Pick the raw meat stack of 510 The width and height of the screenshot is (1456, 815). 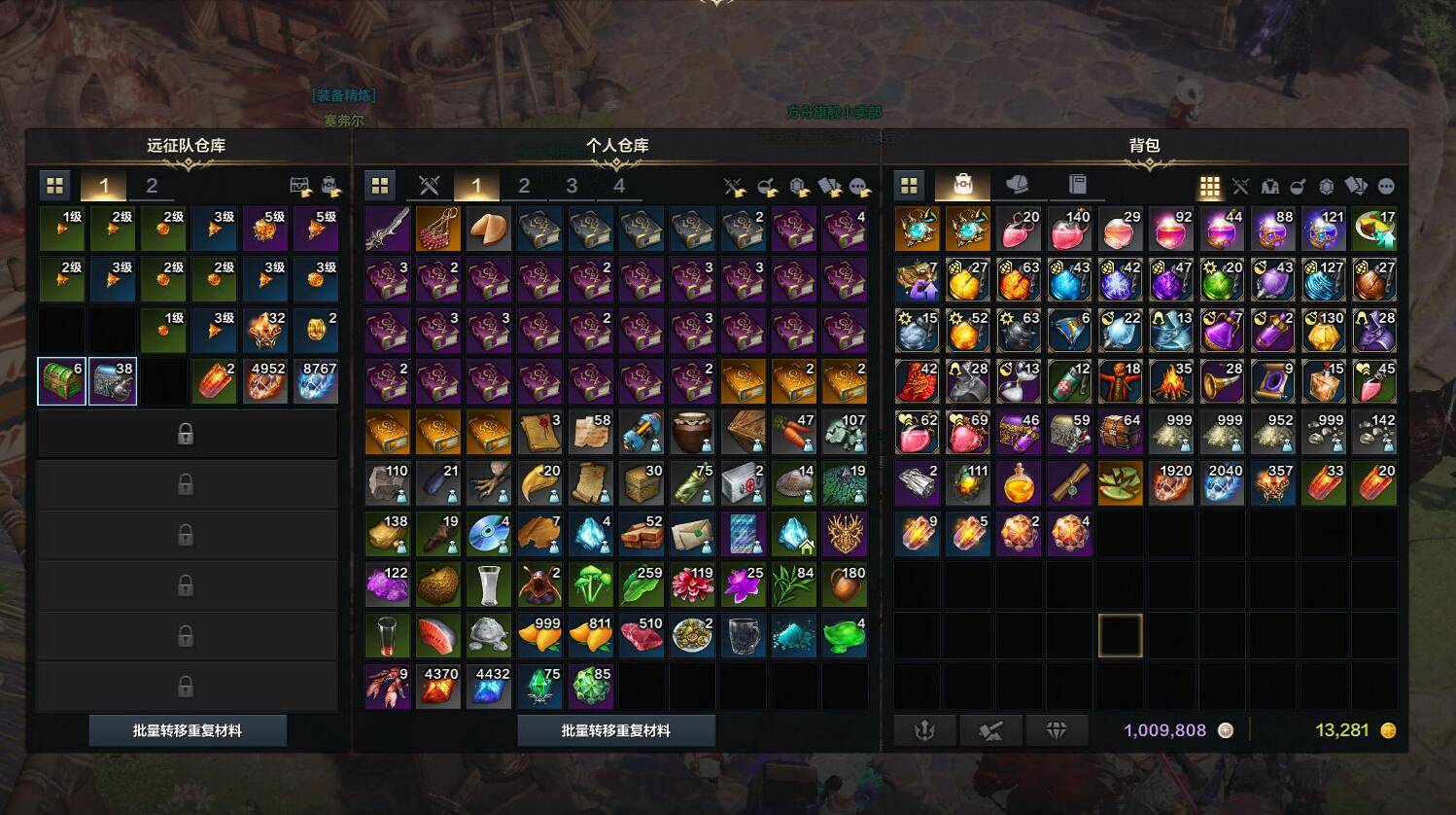(641, 635)
